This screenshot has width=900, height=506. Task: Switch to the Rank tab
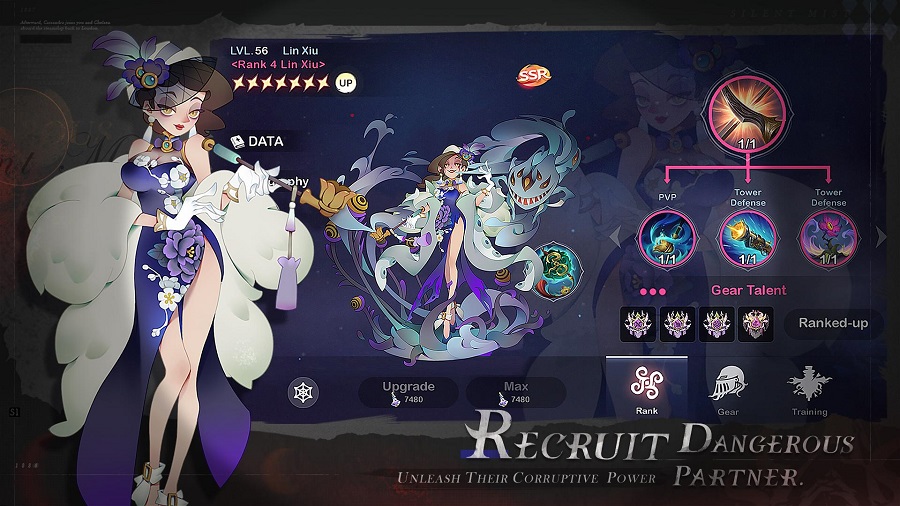coord(646,389)
